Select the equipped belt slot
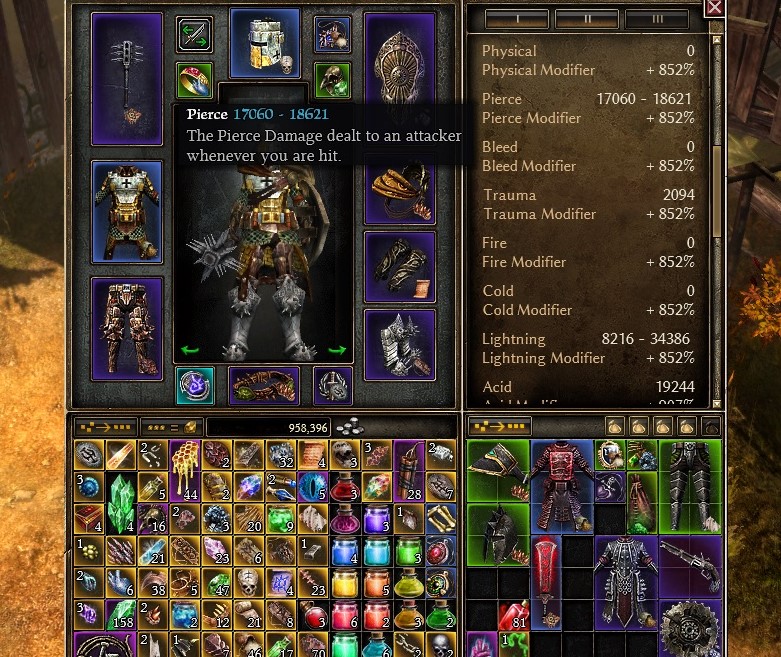 point(264,386)
